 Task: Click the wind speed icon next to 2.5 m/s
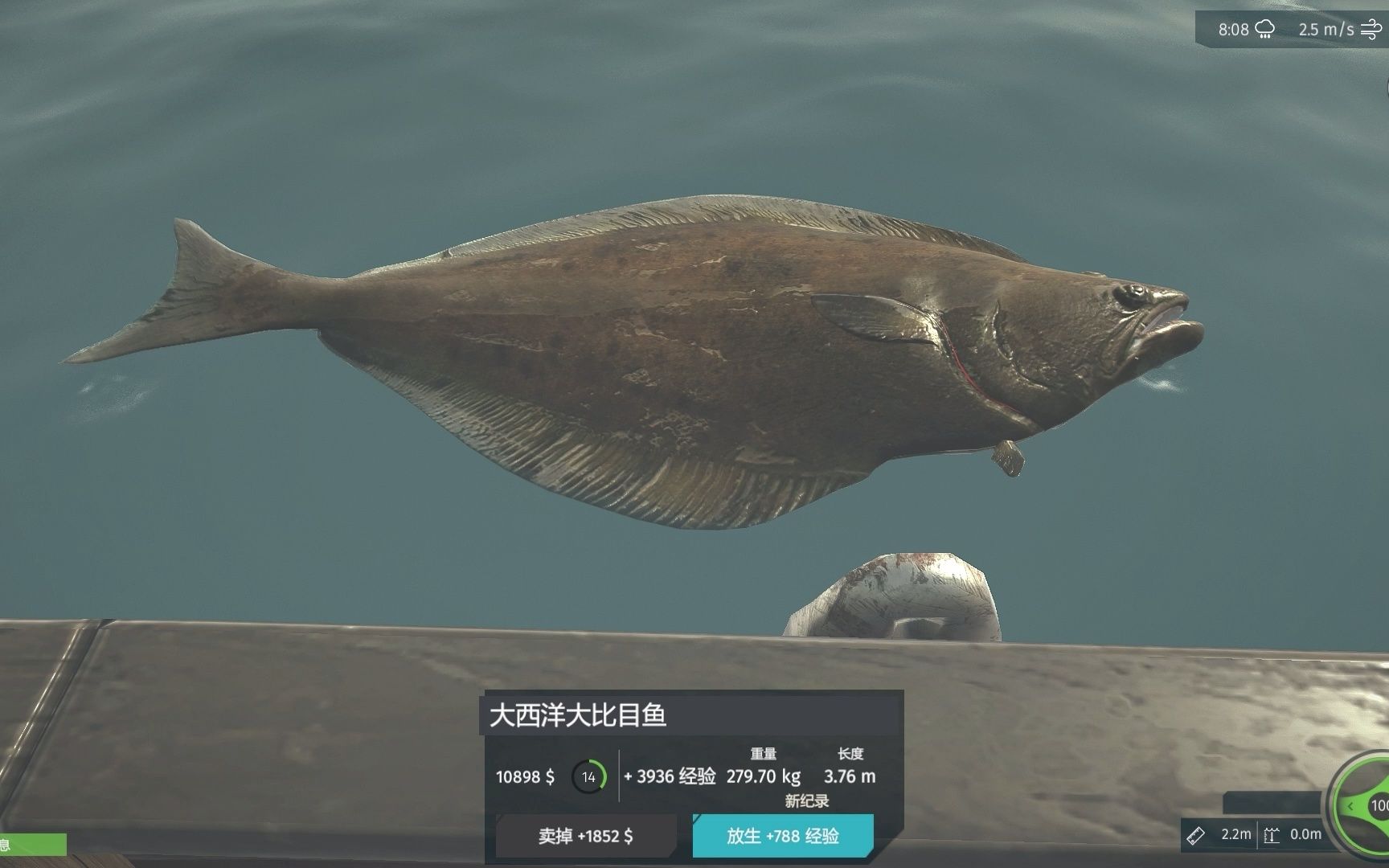tap(1370, 29)
